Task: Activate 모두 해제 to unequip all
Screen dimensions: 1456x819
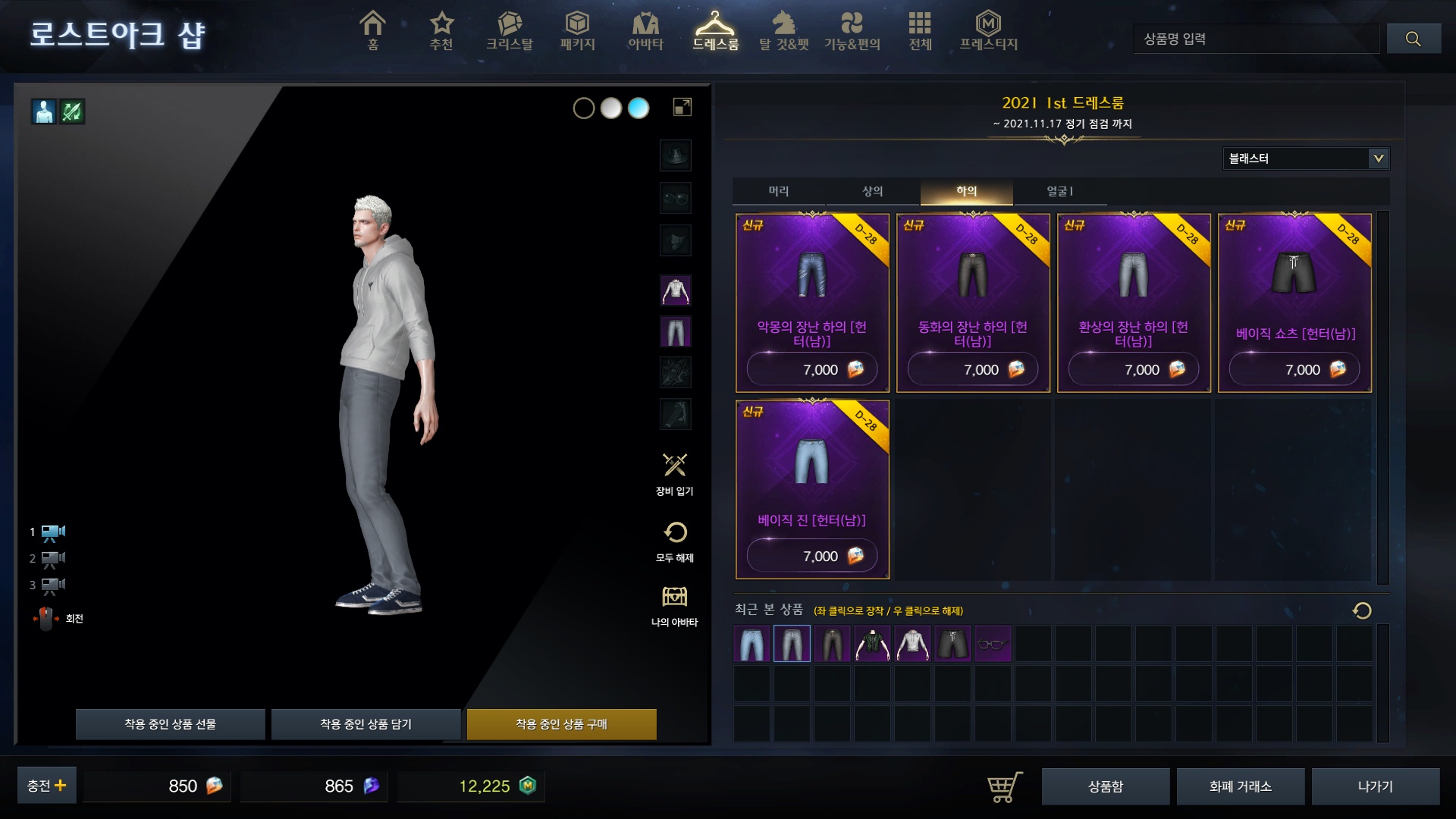Action: click(674, 541)
